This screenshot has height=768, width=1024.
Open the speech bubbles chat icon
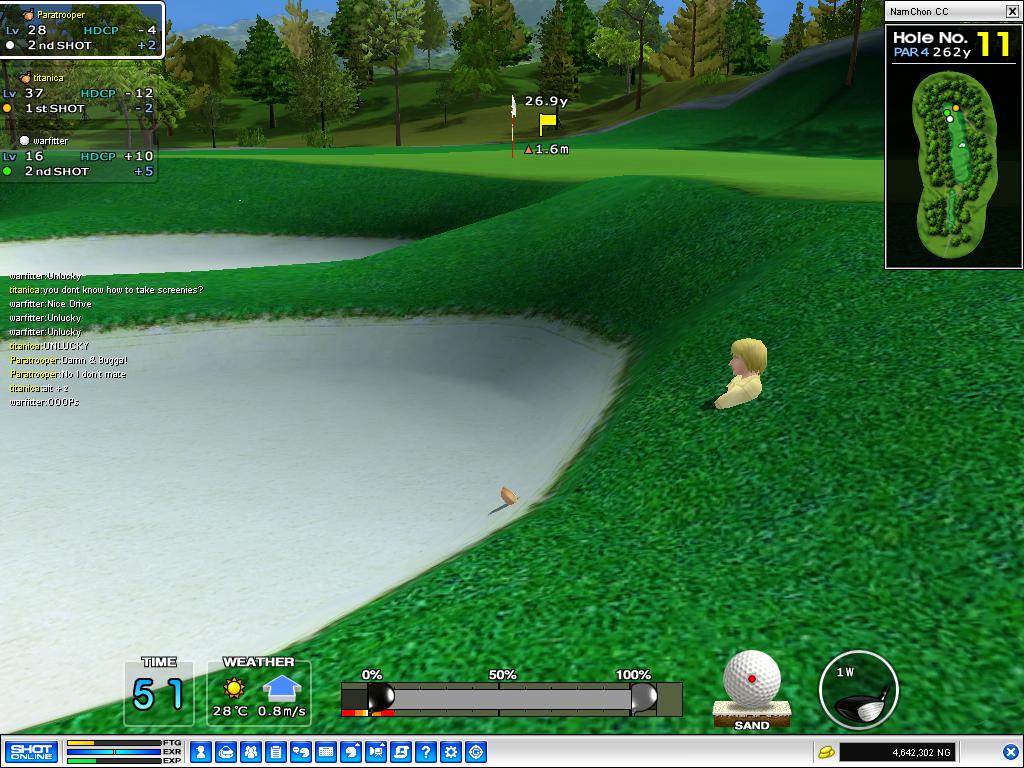(x=301, y=752)
